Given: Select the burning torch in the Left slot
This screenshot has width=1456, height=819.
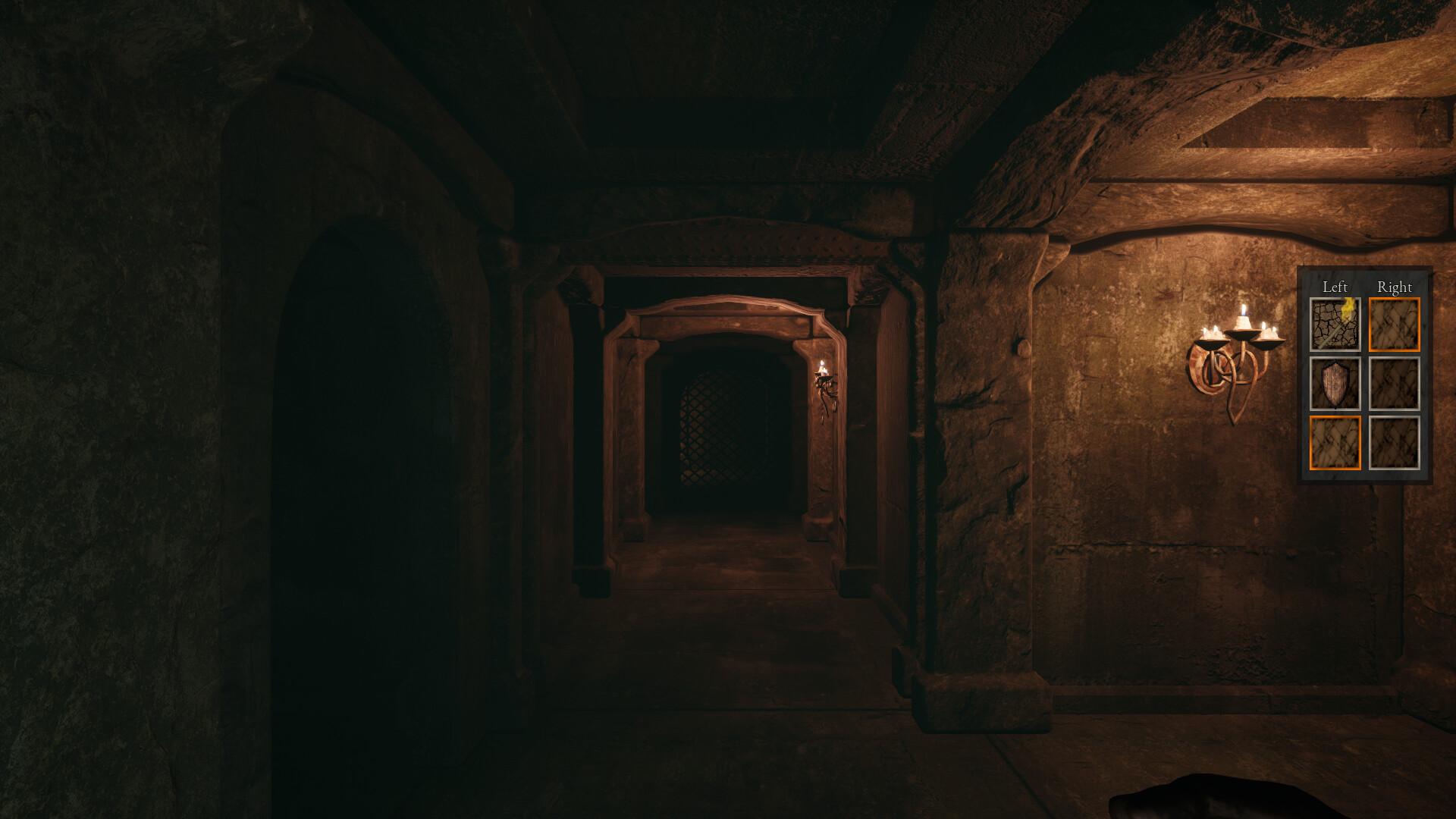Looking at the screenshot, I should [x=1335, y=323].
